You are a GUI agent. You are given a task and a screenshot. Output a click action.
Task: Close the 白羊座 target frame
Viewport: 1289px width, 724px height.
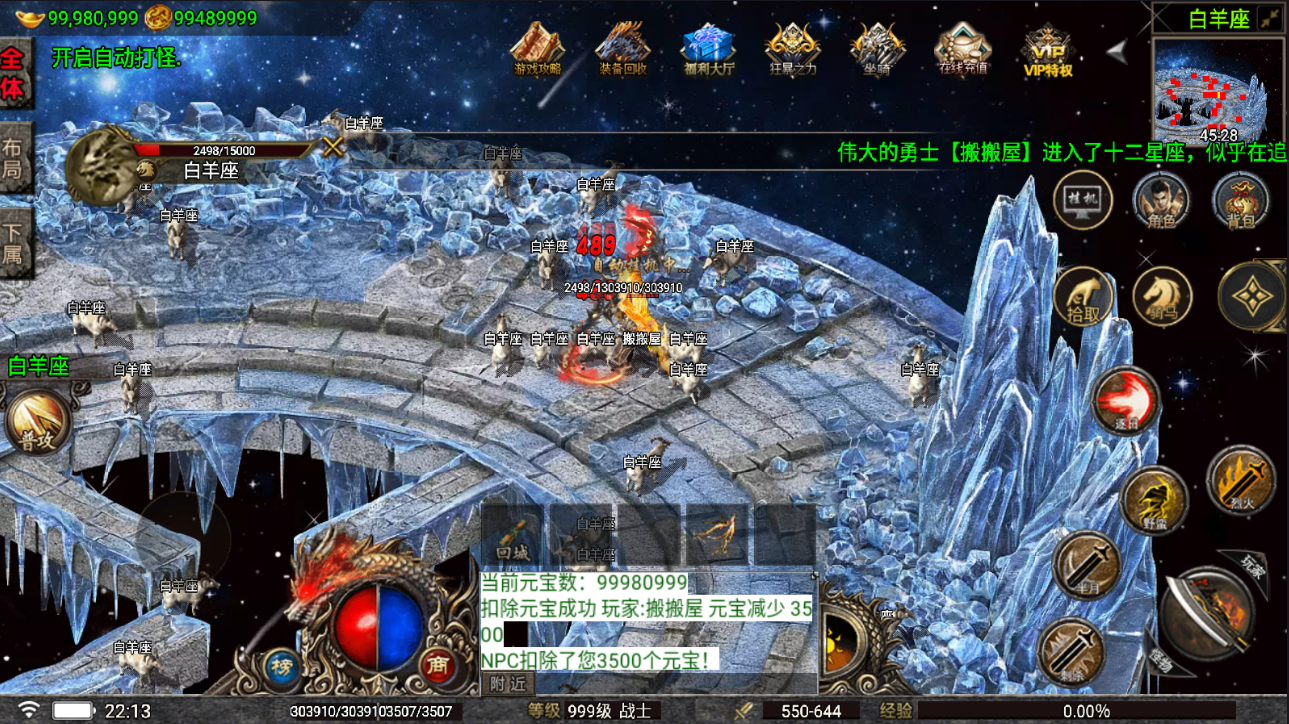tap(333, 147)
